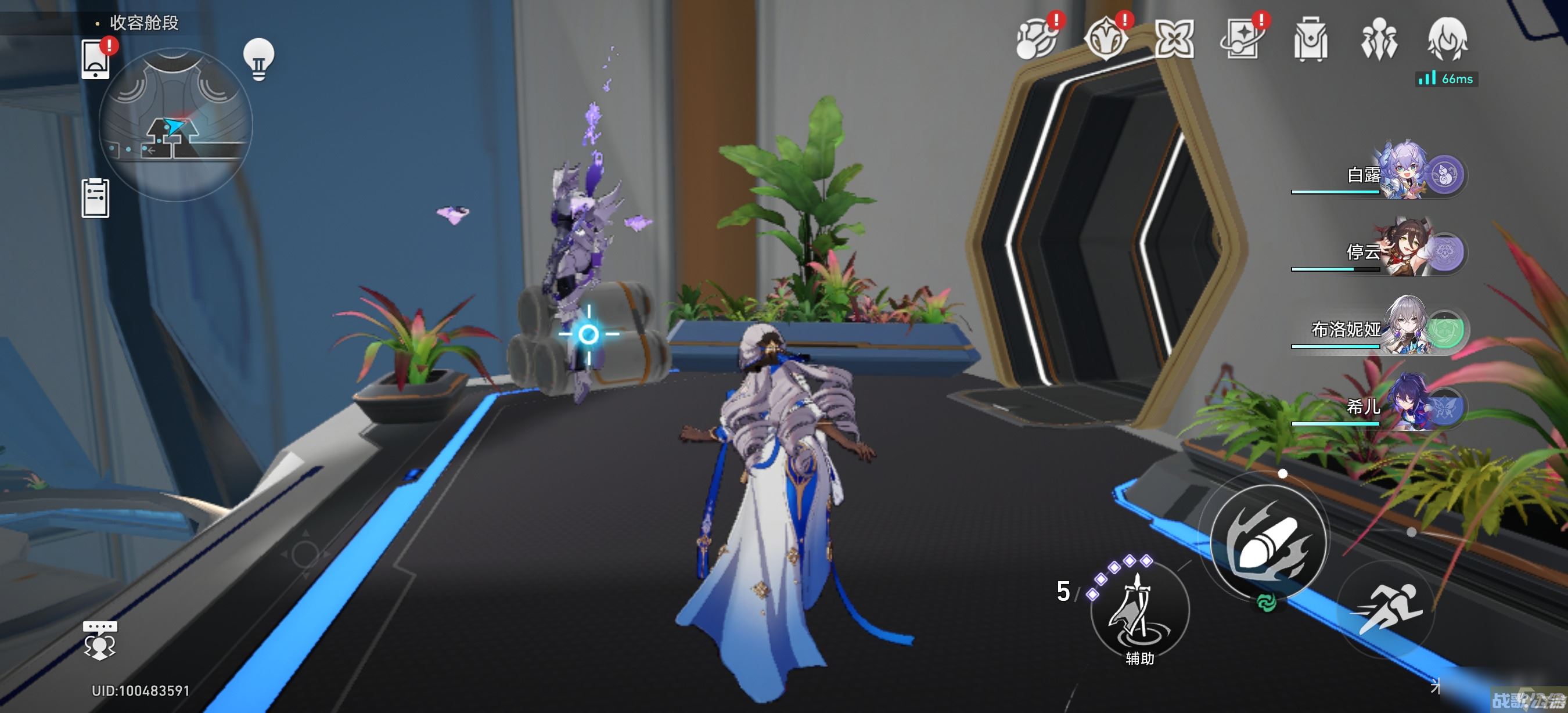Select party member 布洛妮娅
Screen dimensions: 1568x713
click(x=1400, y=329)
